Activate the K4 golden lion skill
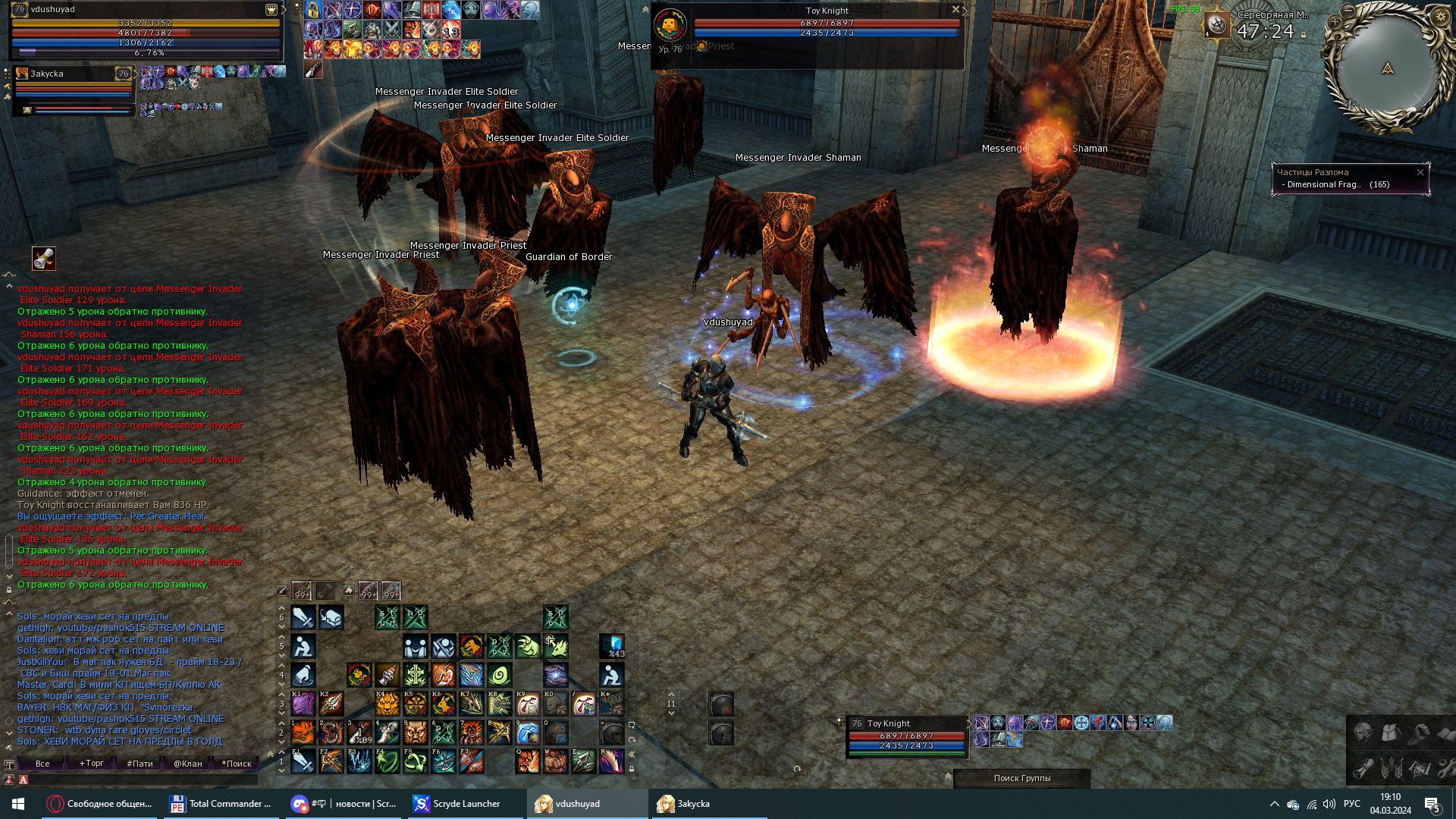The height and width of the screenshot is (819, 1456). point(387,704)
